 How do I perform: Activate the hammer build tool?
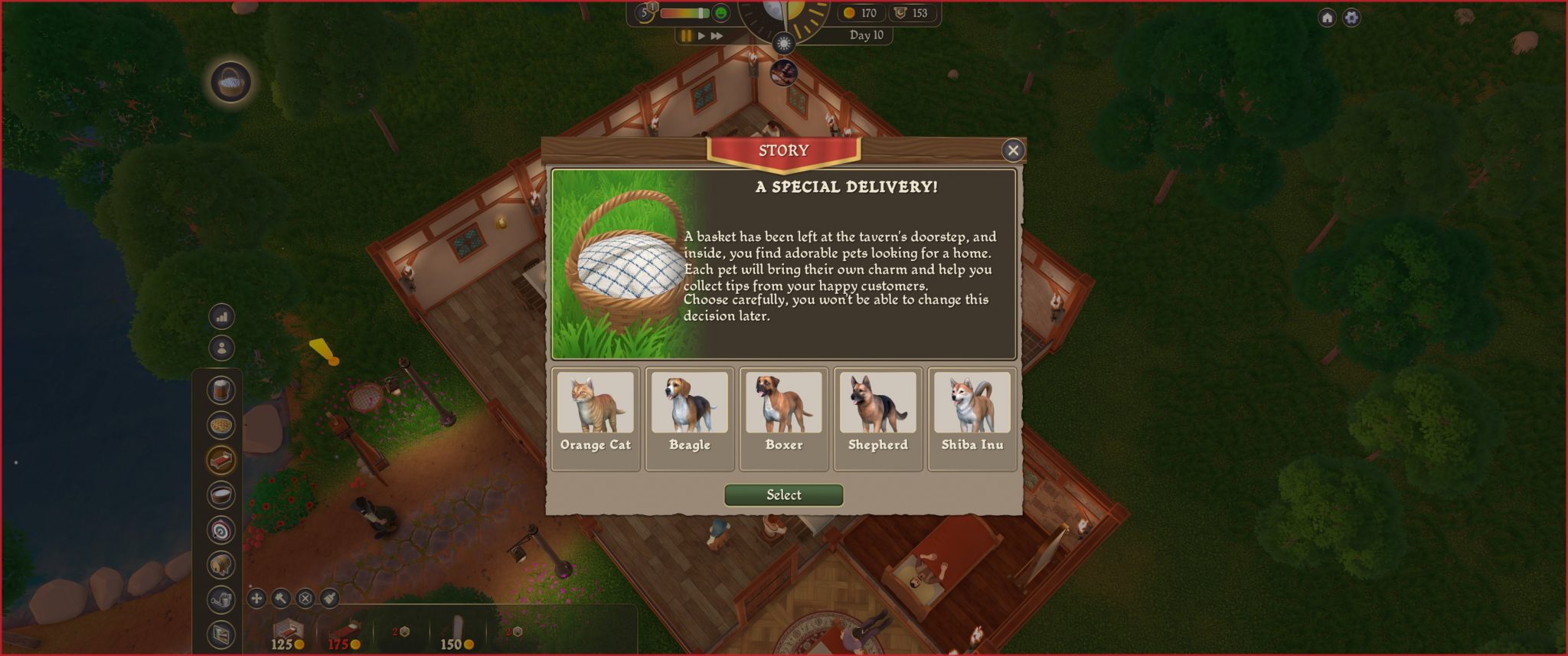point(281,598)
